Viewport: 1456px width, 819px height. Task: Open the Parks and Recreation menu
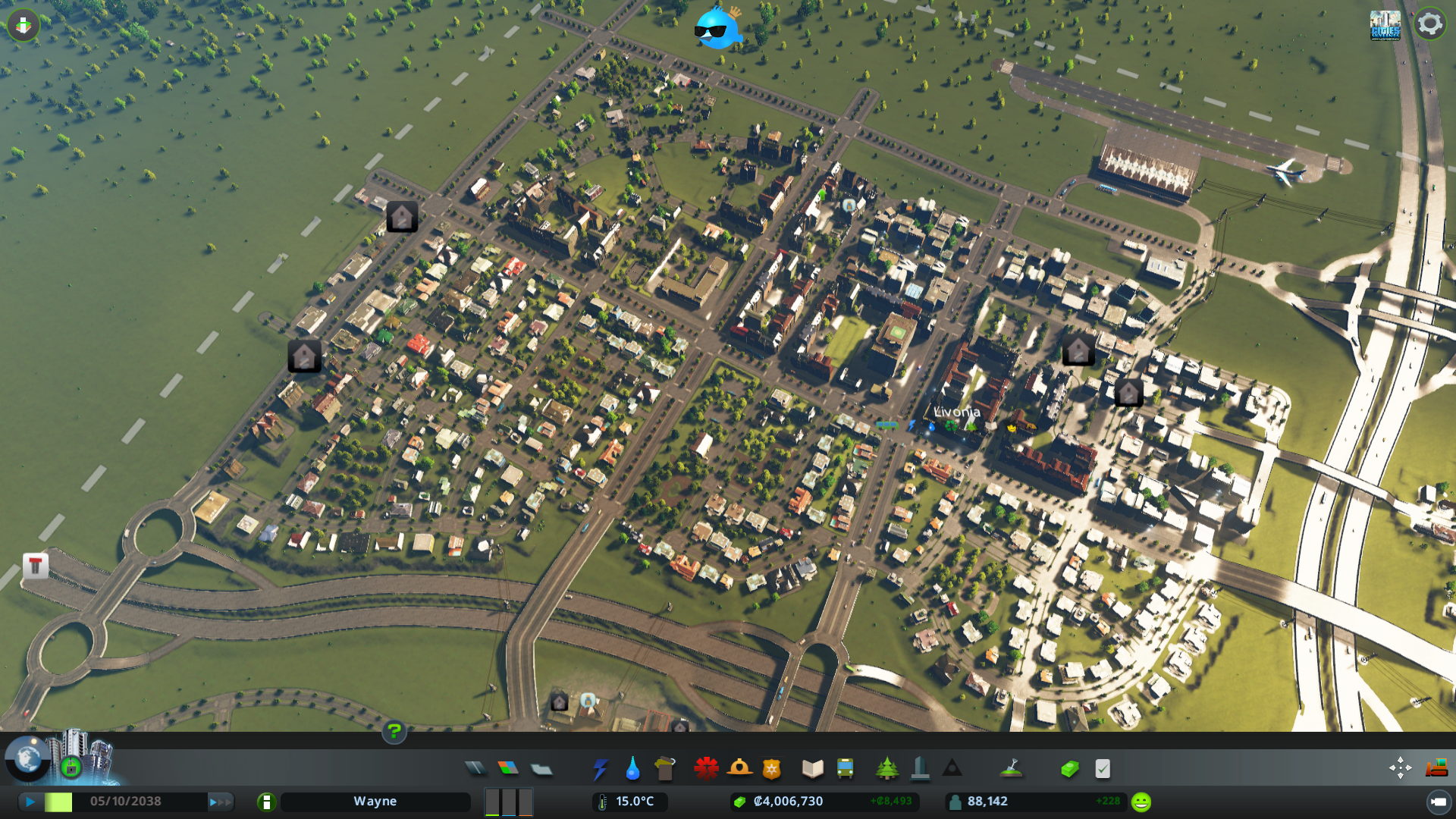coord(887,767)
